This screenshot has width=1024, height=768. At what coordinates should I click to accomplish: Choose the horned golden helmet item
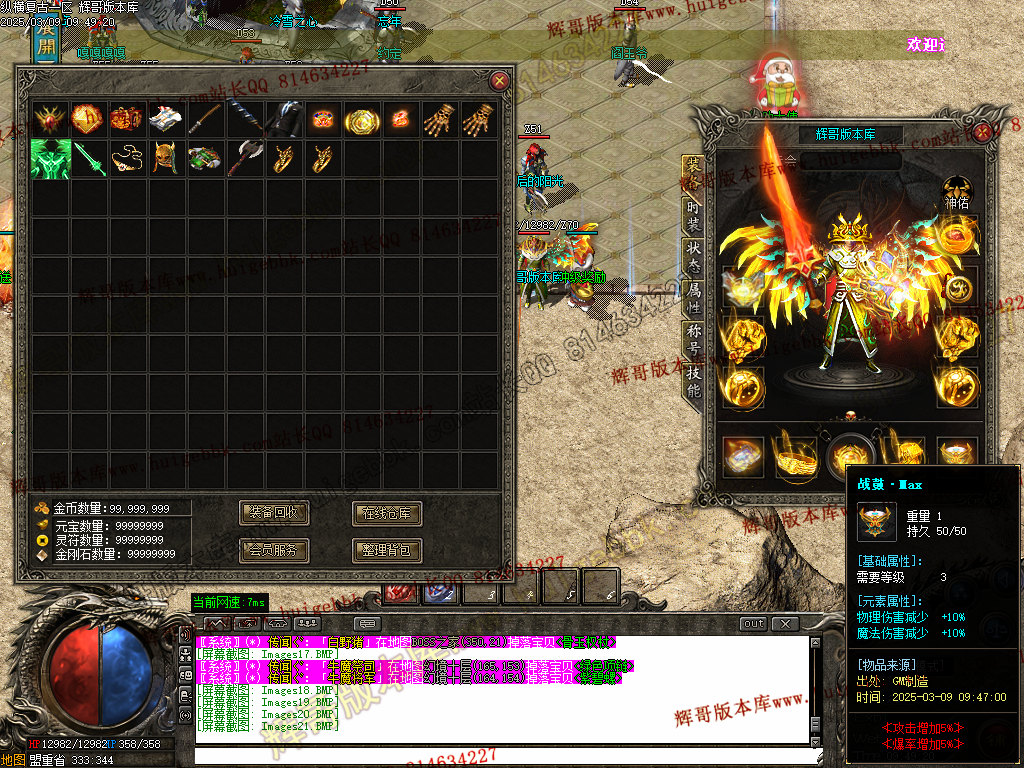(166, 158)
